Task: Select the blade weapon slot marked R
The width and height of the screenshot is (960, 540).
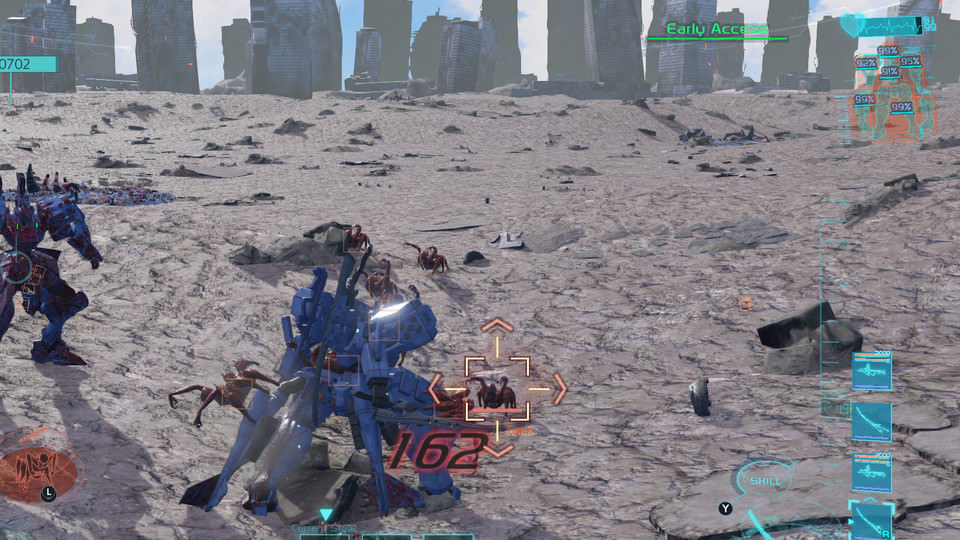Action: pyautogui.click(x=871, y=520)
